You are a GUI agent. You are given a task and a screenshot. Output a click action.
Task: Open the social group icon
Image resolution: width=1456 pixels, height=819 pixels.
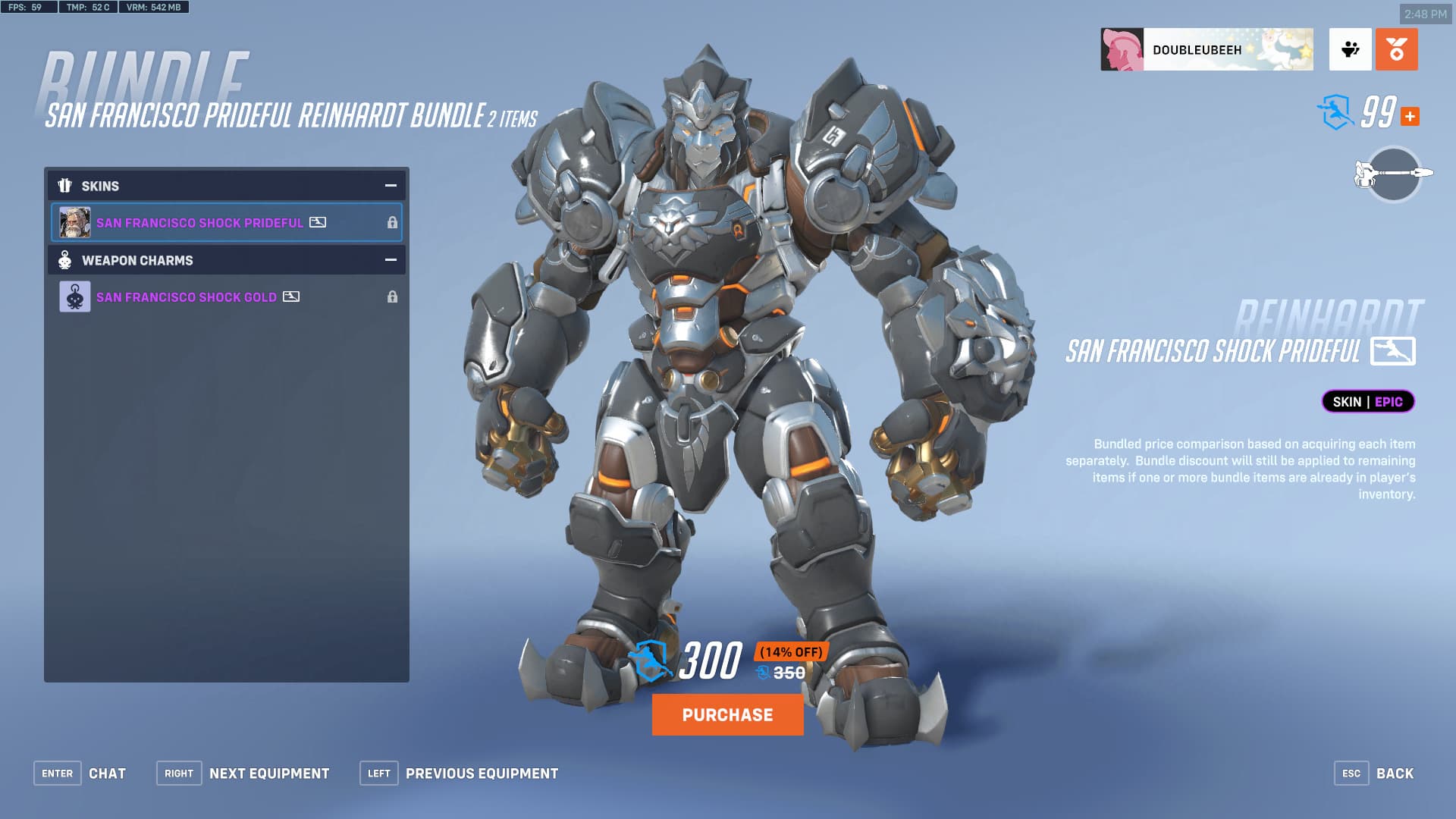coord(1350,50)
